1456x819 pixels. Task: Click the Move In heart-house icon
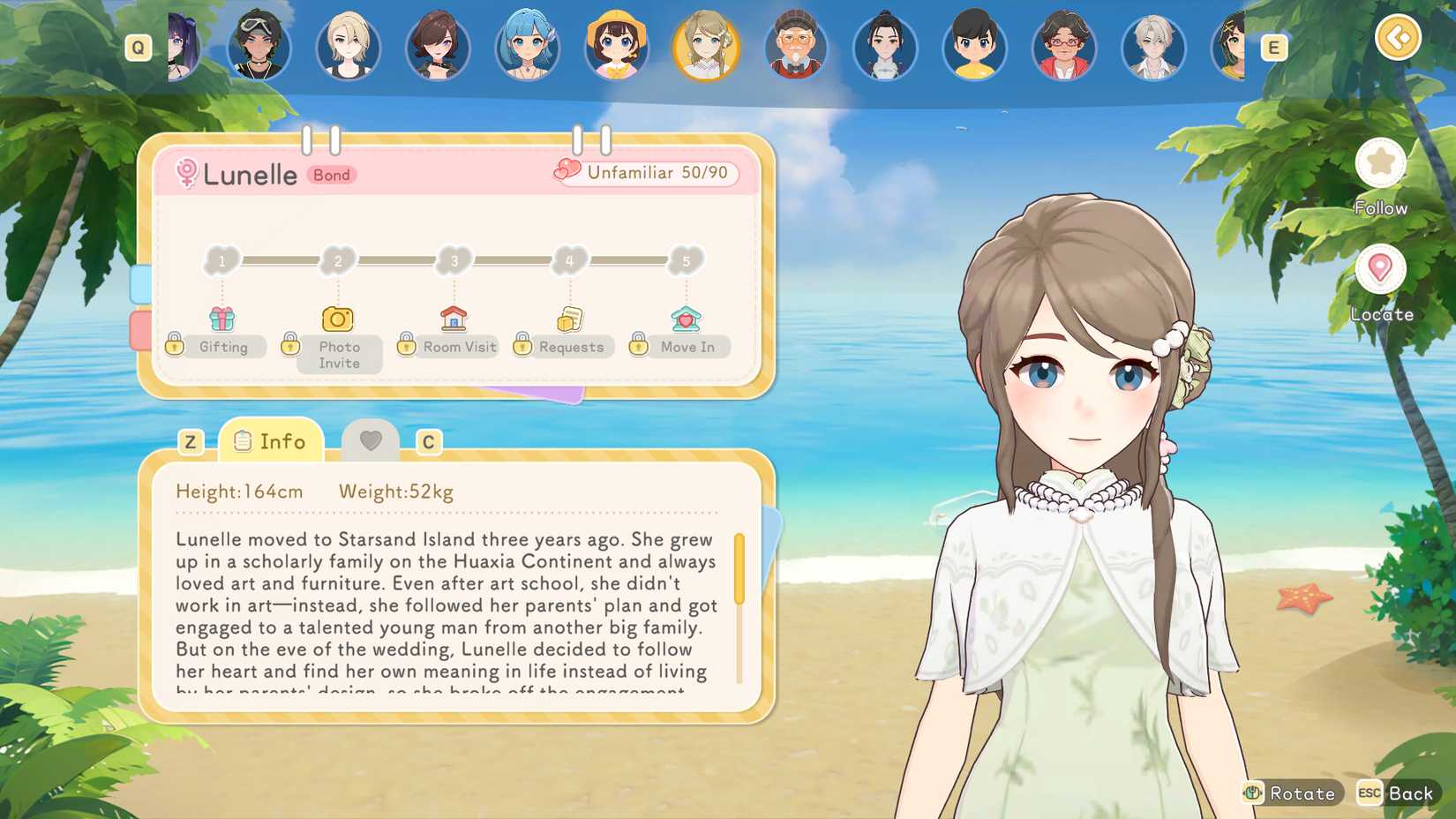(x=687, y=318)
